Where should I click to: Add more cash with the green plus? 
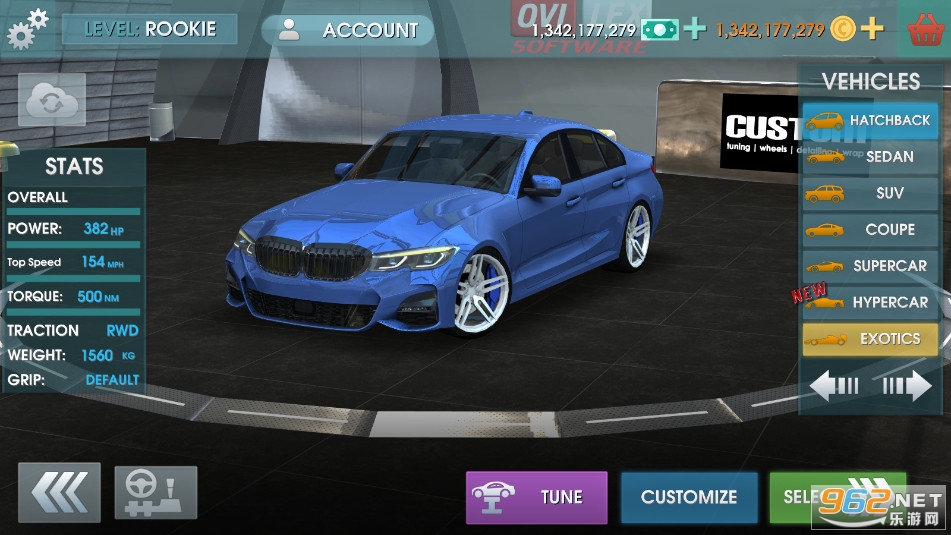tap(694, 29)
